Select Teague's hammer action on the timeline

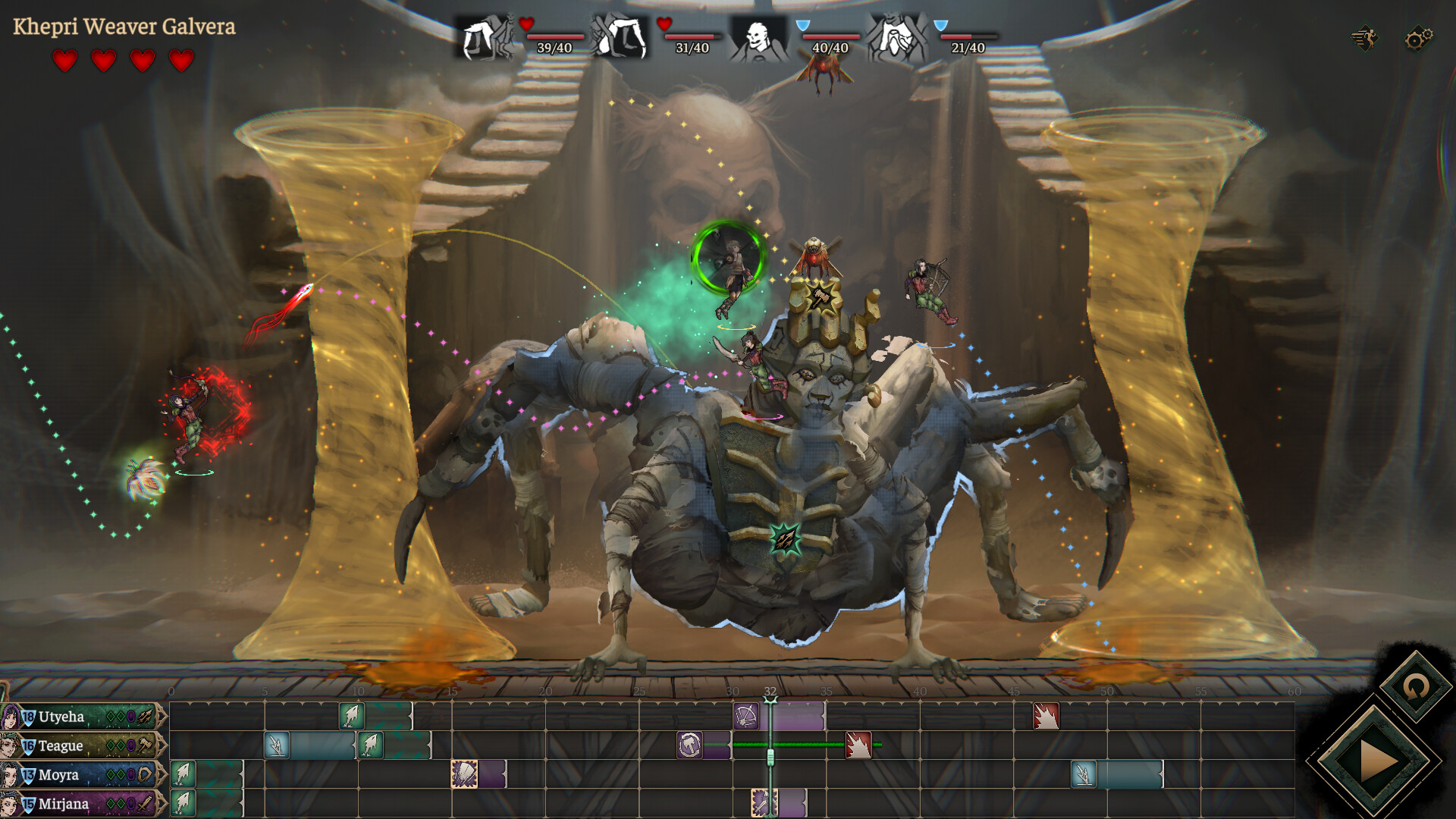tap(690, 745)
